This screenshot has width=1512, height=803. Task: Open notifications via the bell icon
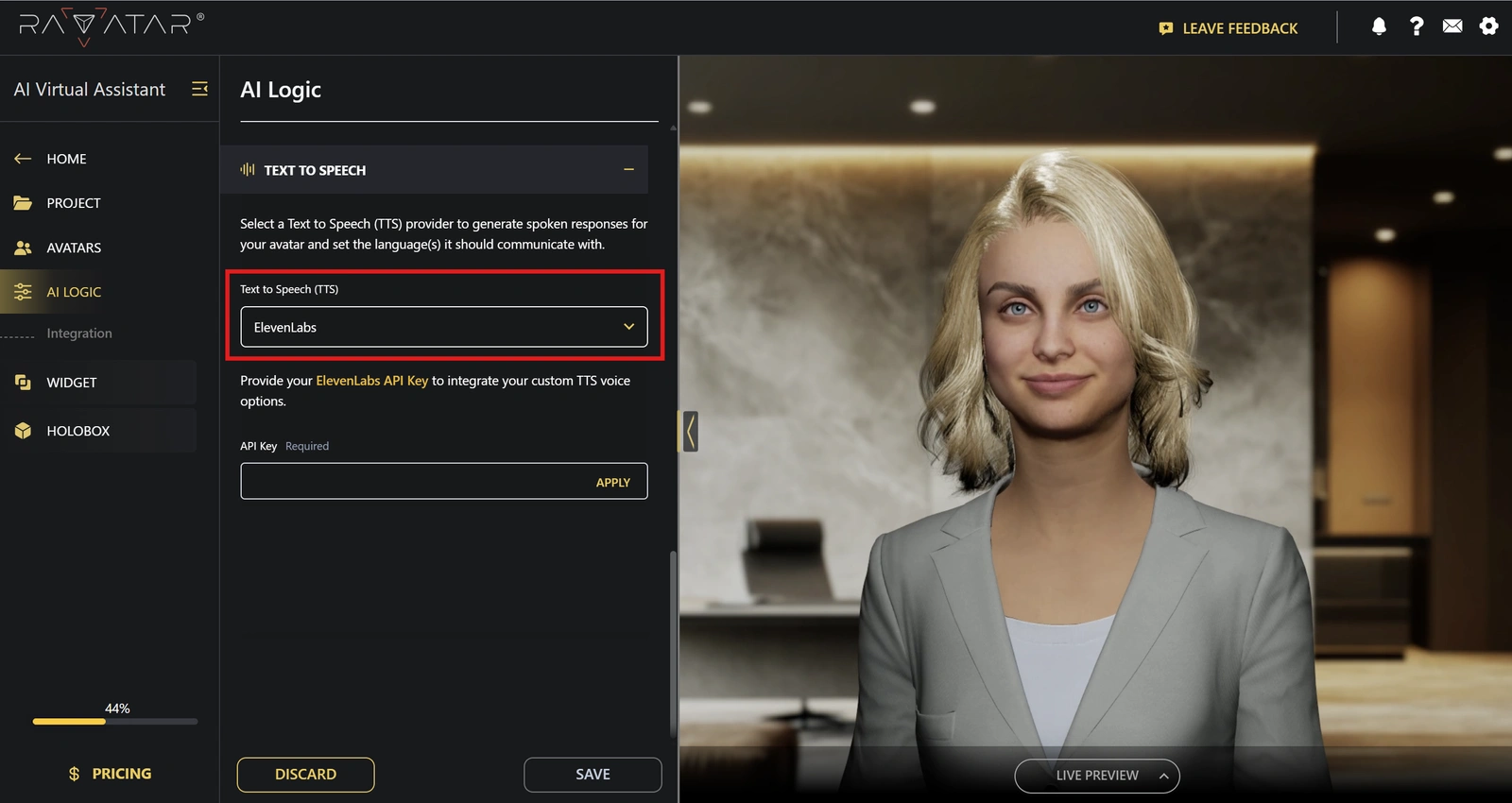click(1379, 26)
